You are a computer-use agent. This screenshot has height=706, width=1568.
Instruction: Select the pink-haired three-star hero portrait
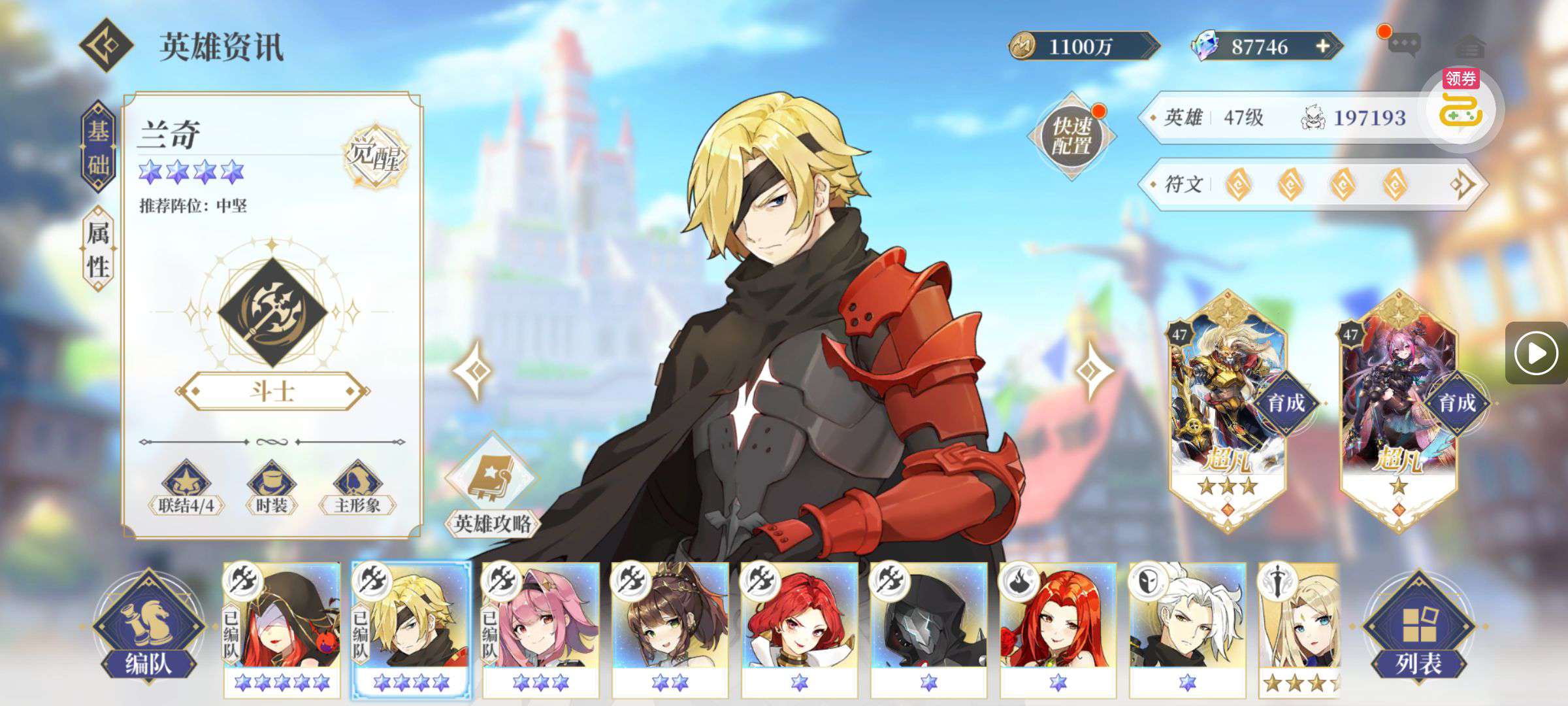point(540,628)
